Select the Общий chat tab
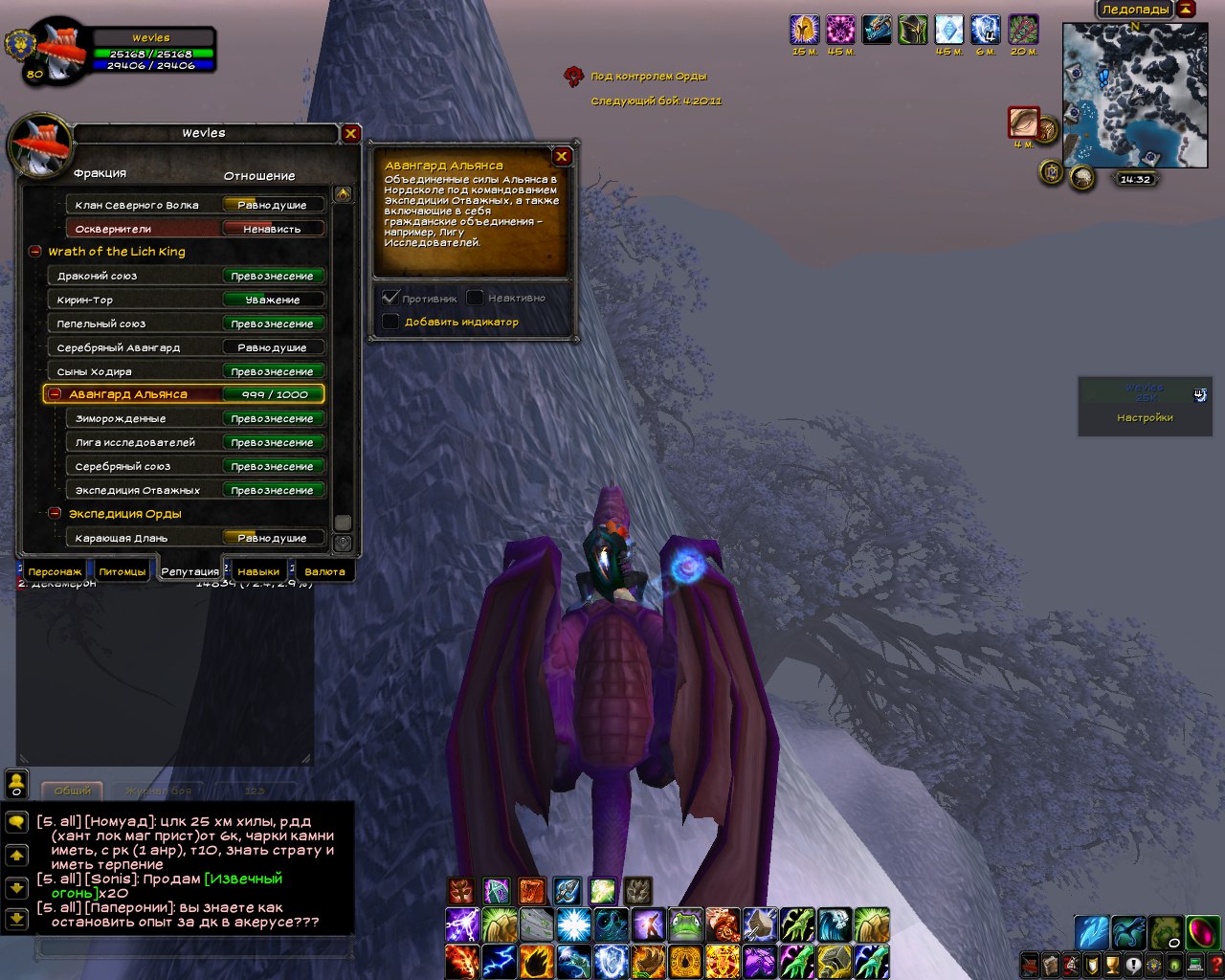Viewport: 1225px width, 980px height. [x=73, y=791]
